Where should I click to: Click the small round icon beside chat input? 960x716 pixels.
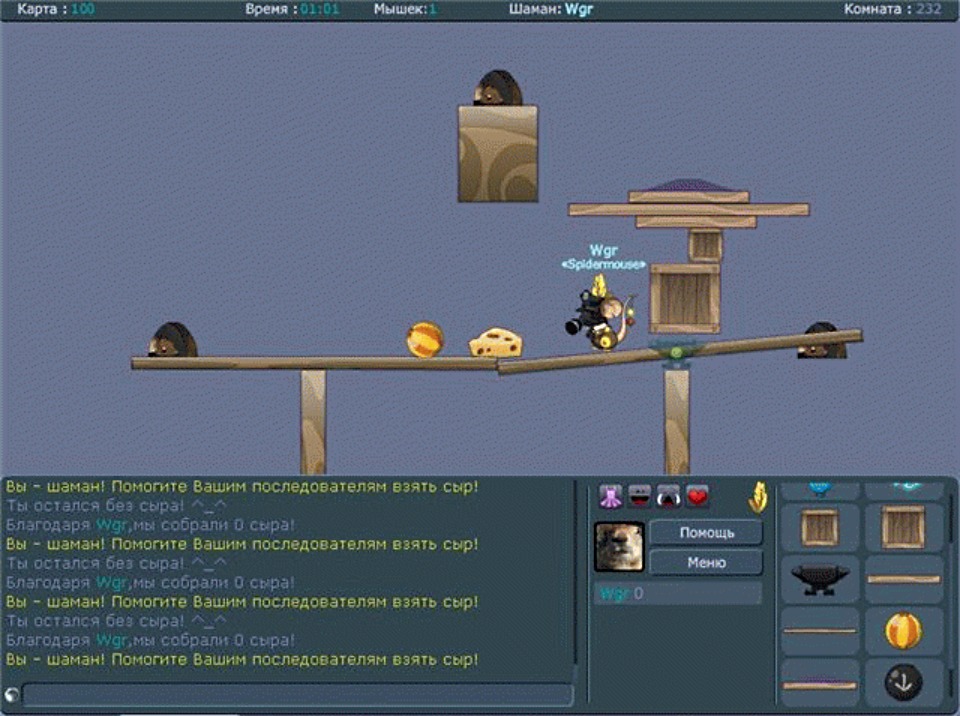click(12, 695)
